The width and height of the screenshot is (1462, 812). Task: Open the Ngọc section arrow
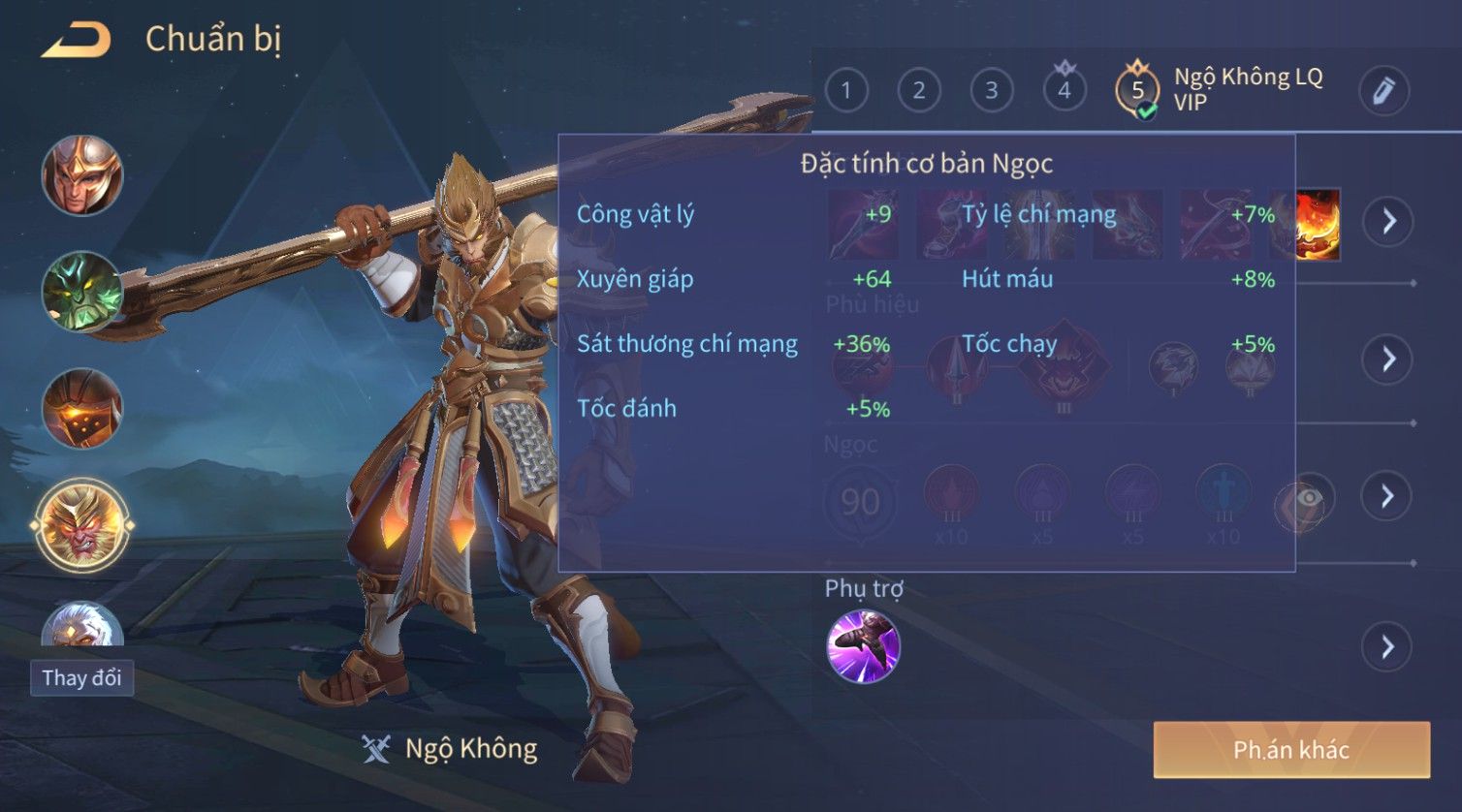[1387, 497]
